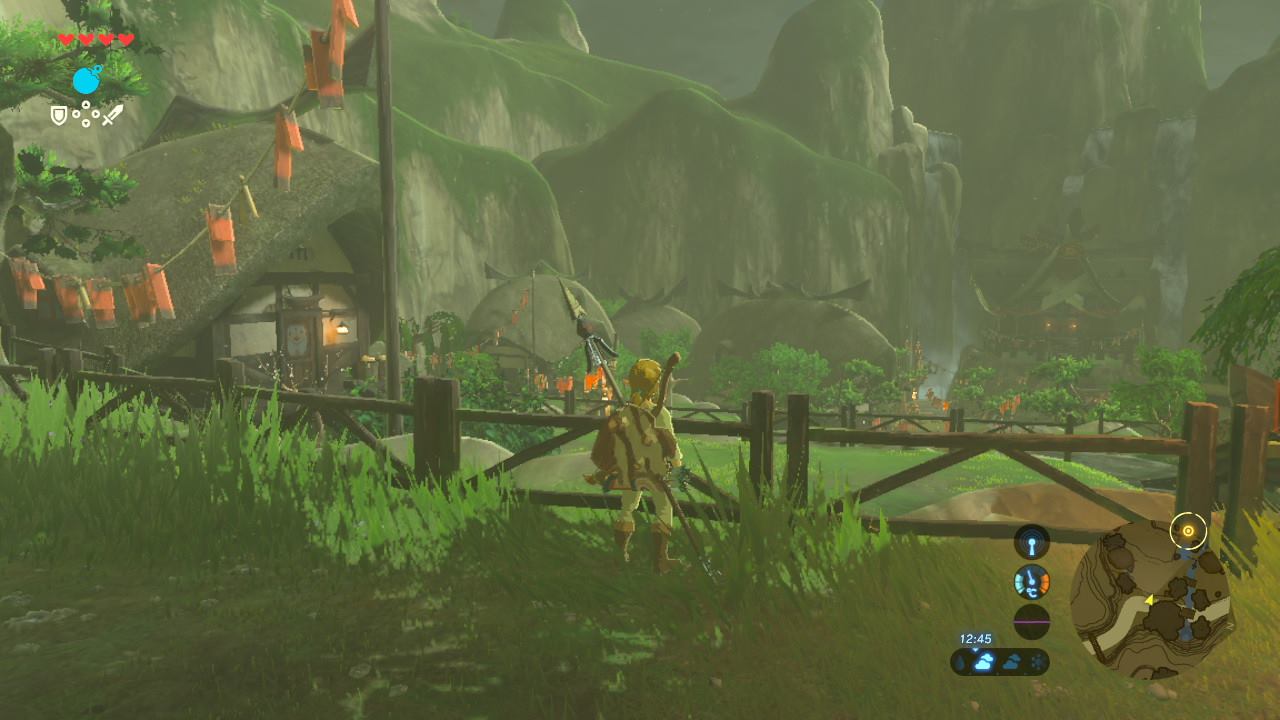
Task: Select the sword weapon icon
Action: click(112, 115)
